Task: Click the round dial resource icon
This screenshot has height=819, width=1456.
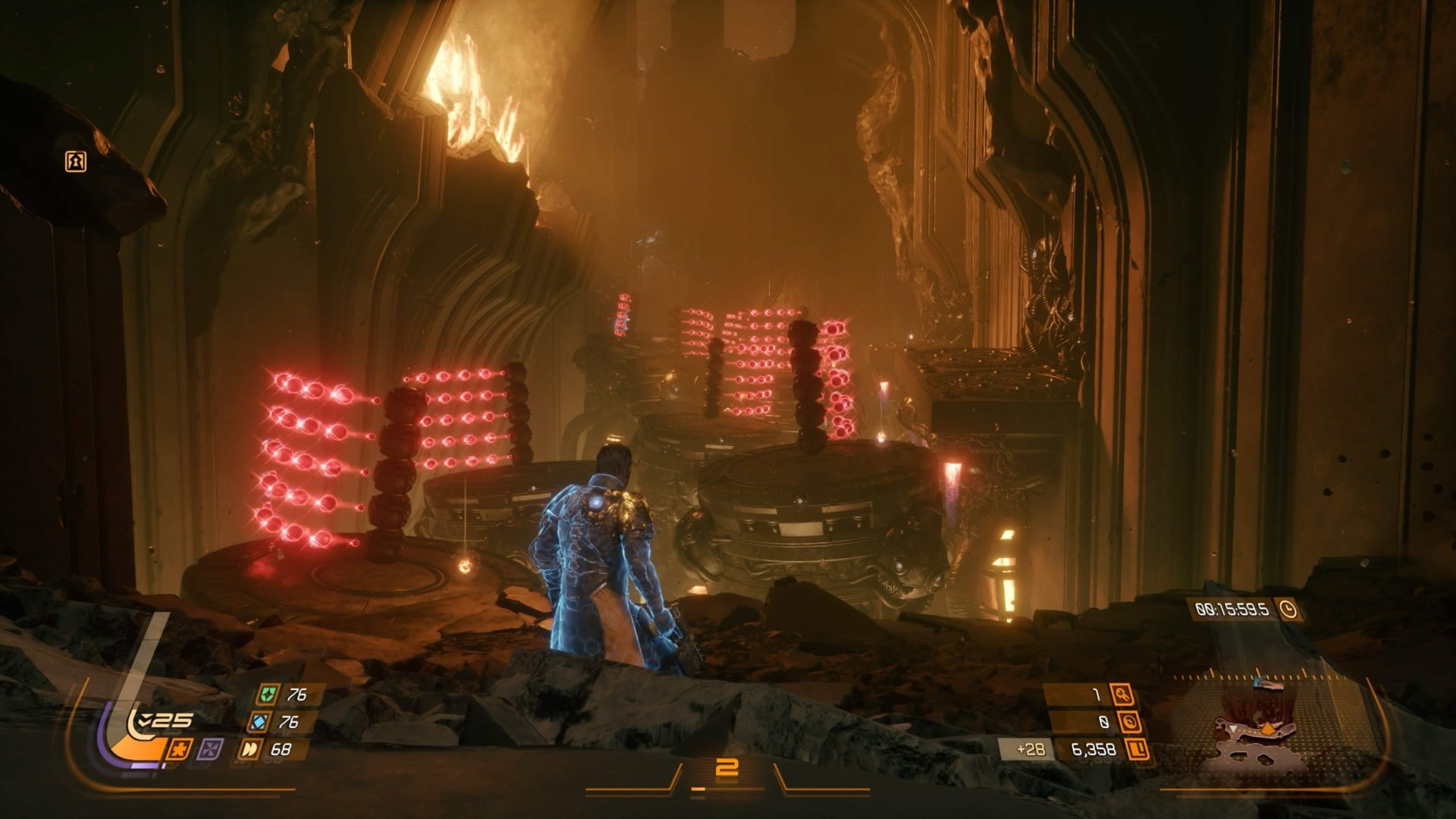Action: (1129, 722)
